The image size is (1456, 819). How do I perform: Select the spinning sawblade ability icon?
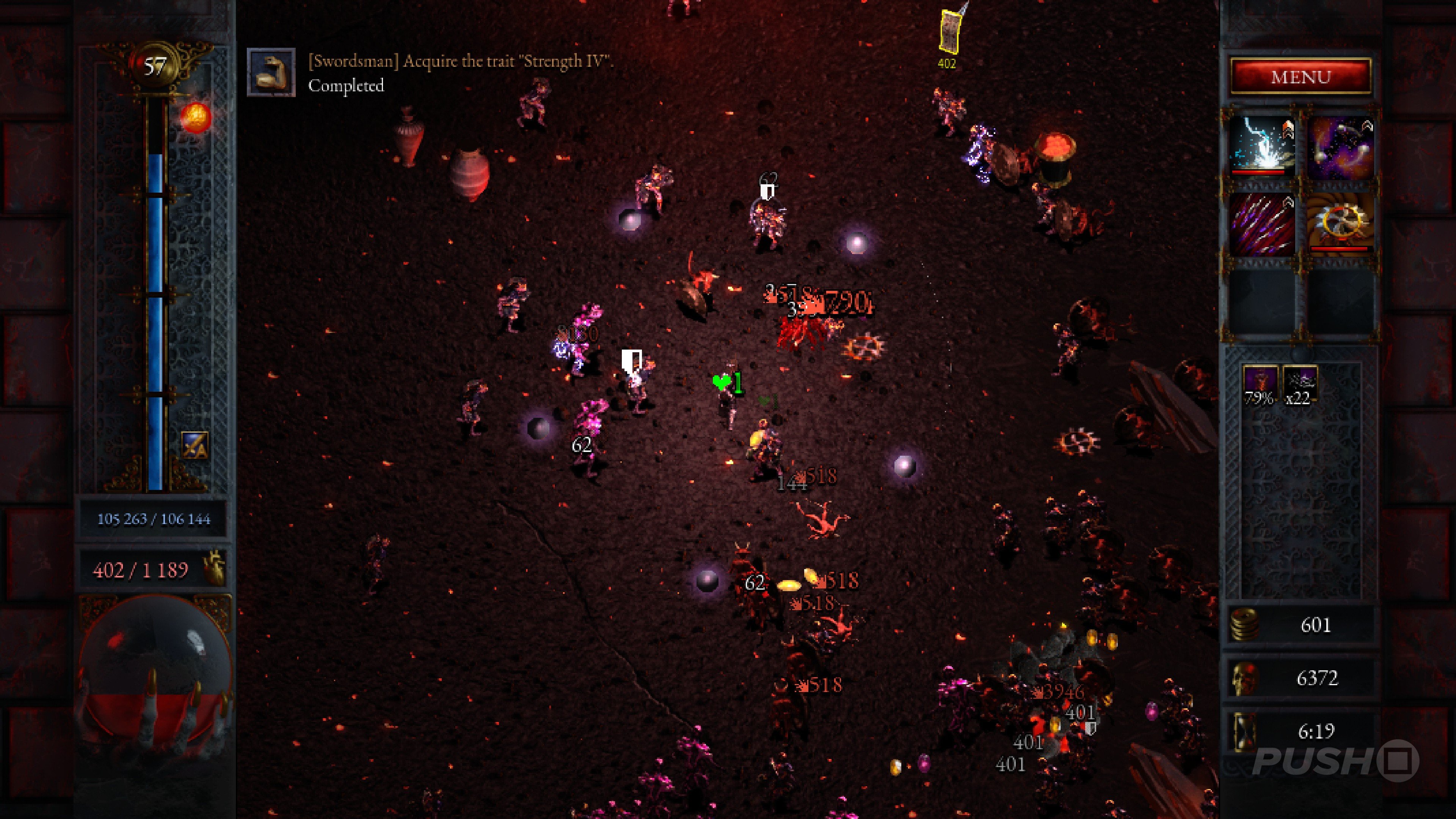click(1340, 224)
